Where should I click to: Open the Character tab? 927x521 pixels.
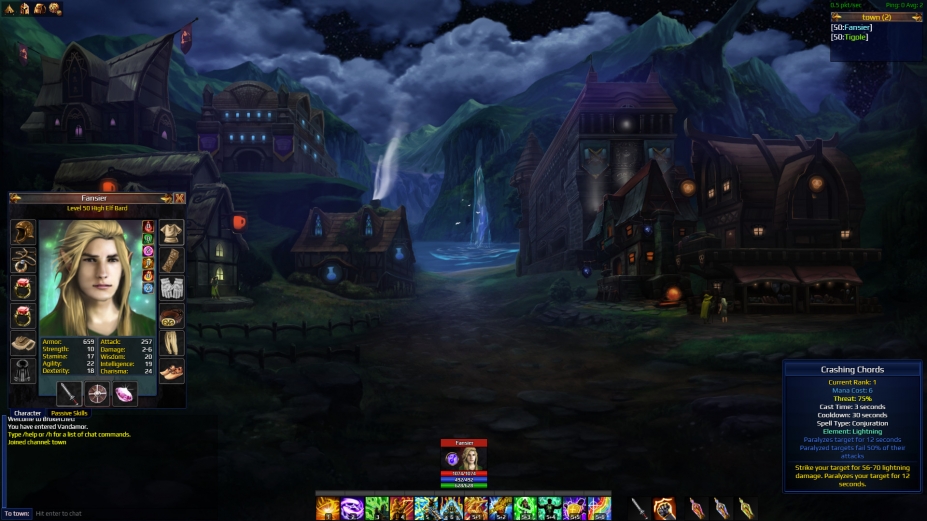pyautogui.click(x=27, y=413)
